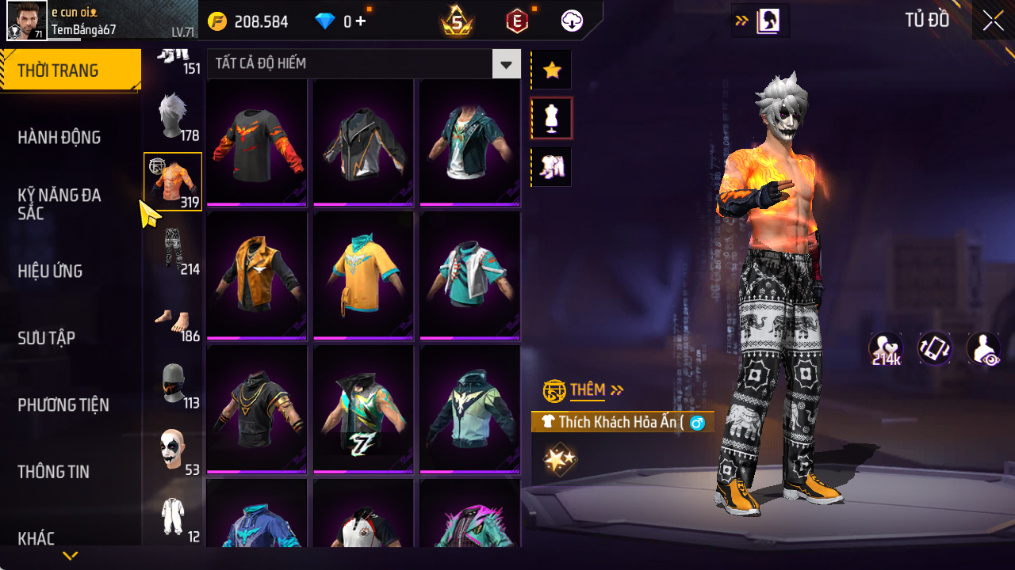Image resolution: width=1015 pixels, height=570 pixels.
Task: Show favorites with the star filter
Action: coord(552,70)
